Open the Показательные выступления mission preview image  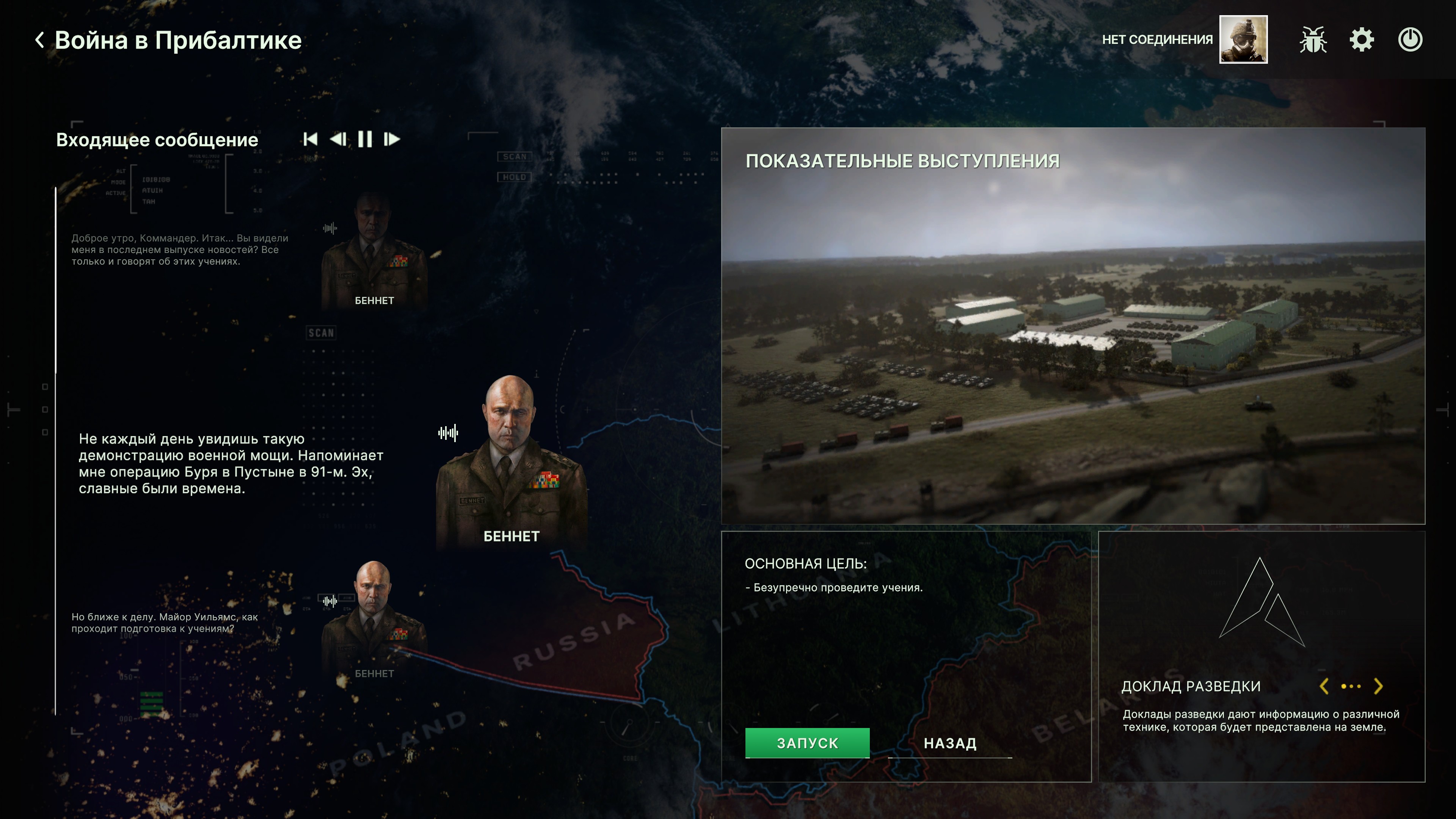point(1073,339)
